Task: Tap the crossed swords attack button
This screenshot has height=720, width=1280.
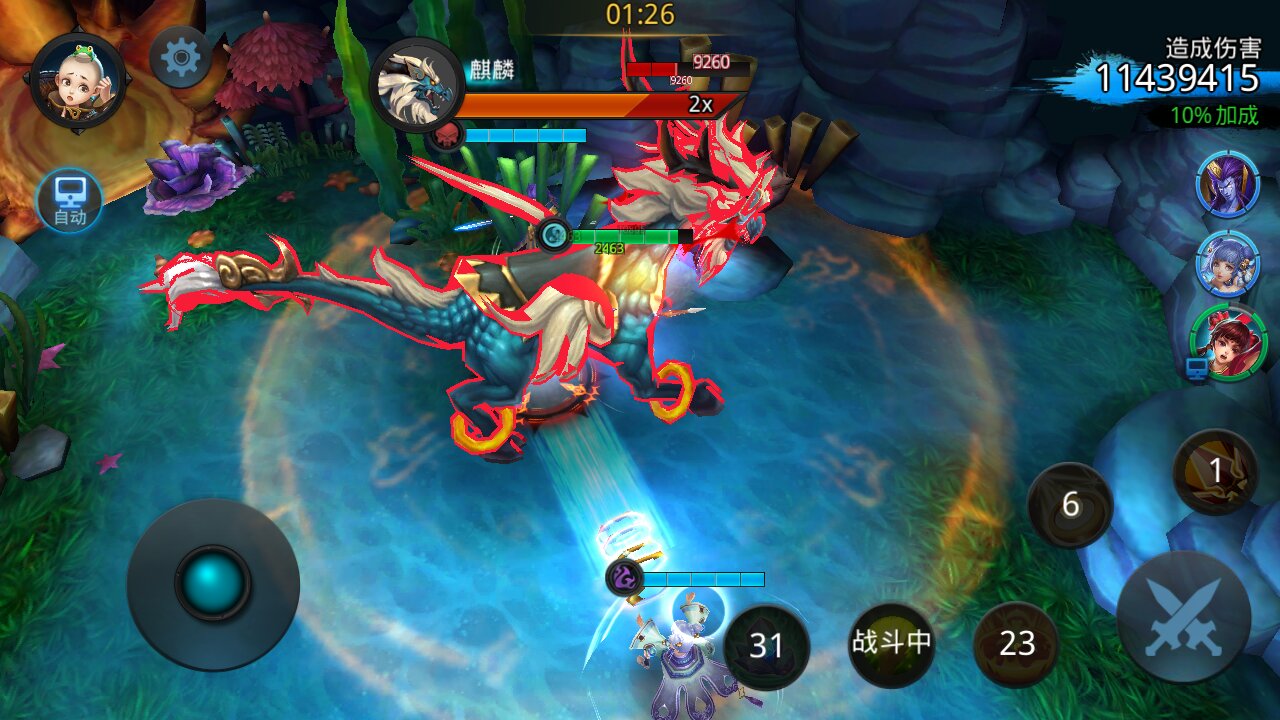Action: [1183, 617]
